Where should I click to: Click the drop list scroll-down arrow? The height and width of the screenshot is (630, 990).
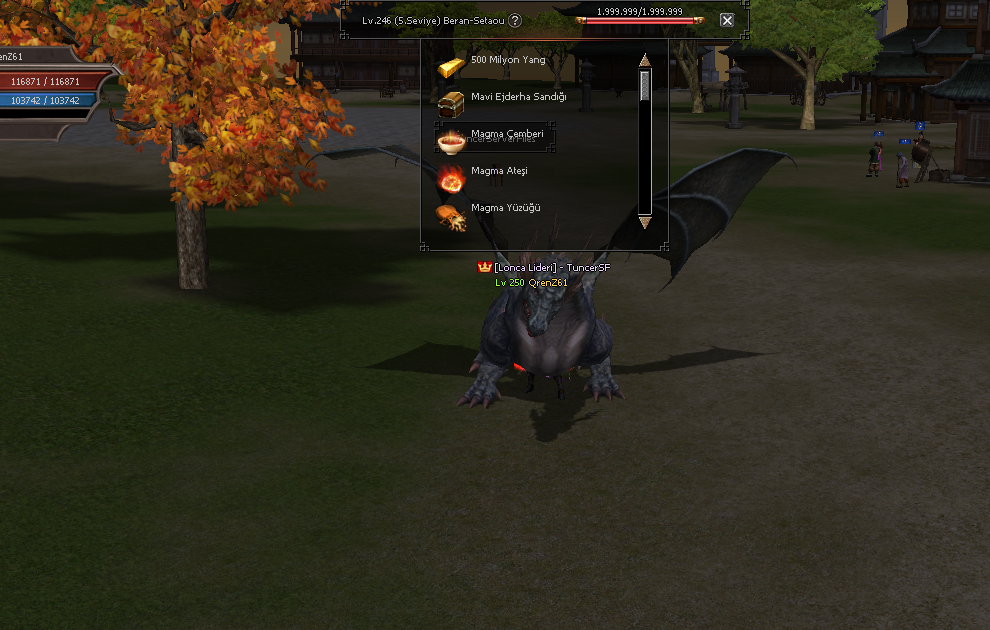coord(645,222)
